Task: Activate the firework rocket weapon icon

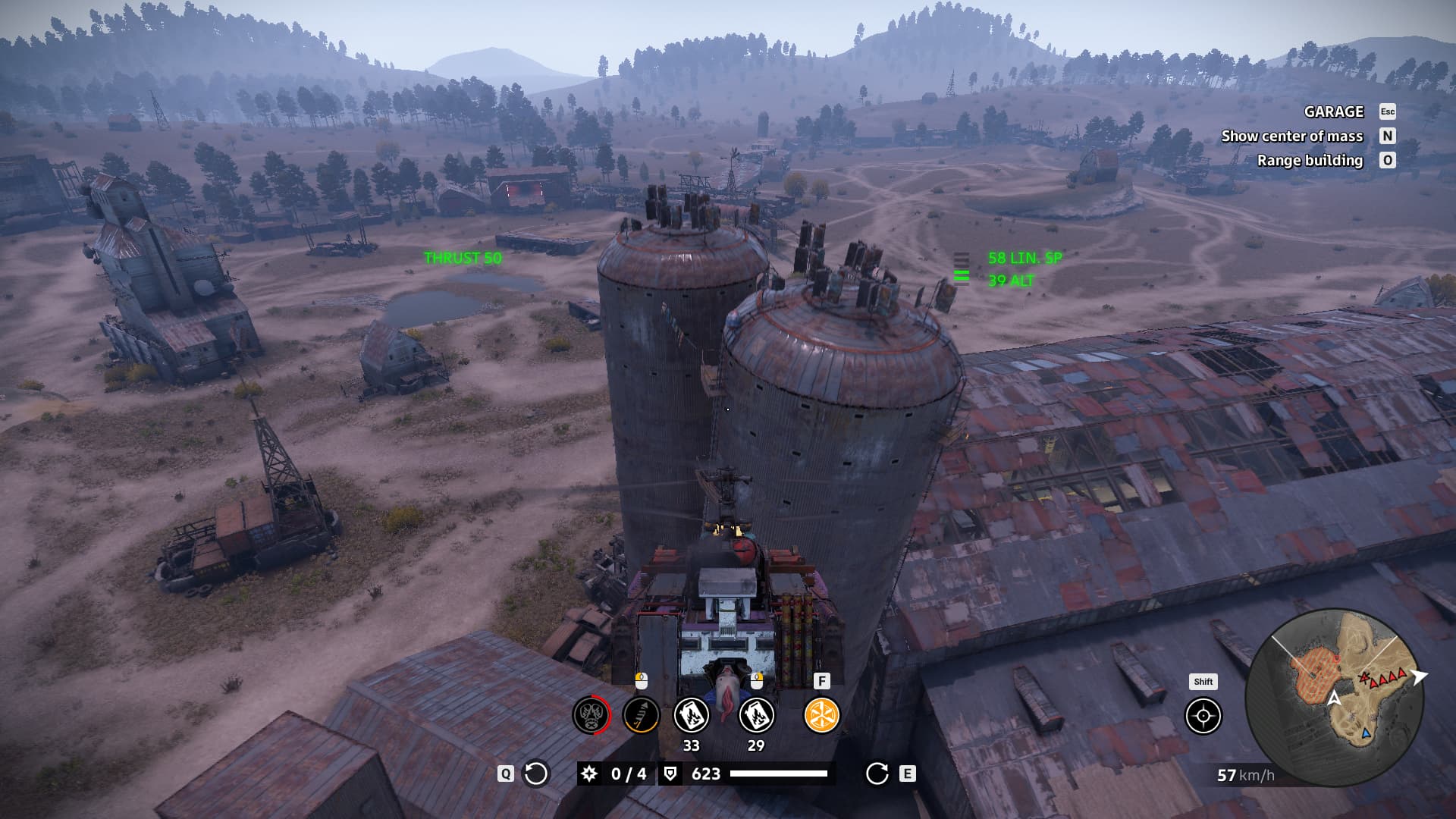Action: click(x=641, y=715)
